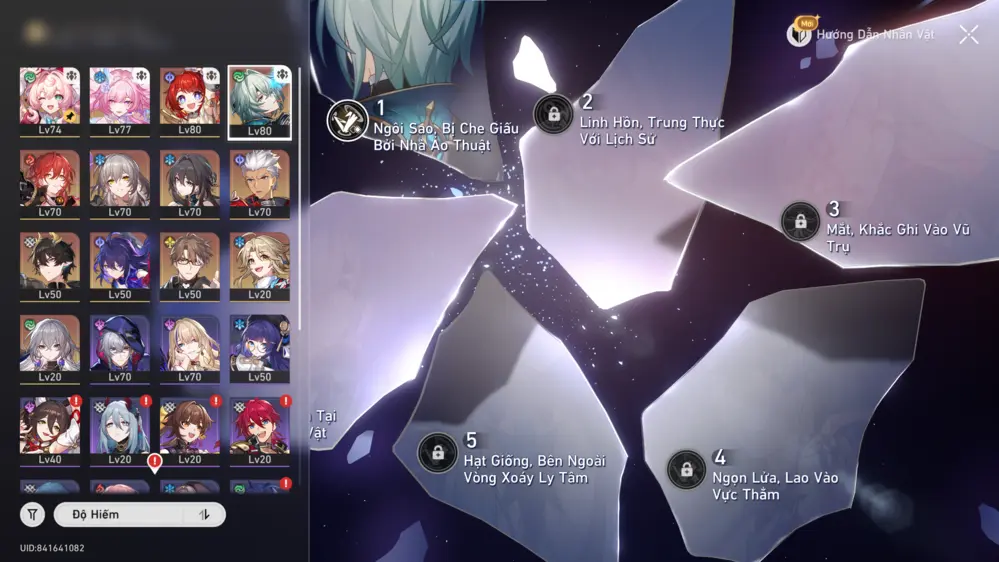The height and width of the screenshot is (562, 999).
Task: Select locked Eidolon 3 Mắt node
Action: [800, 222]
